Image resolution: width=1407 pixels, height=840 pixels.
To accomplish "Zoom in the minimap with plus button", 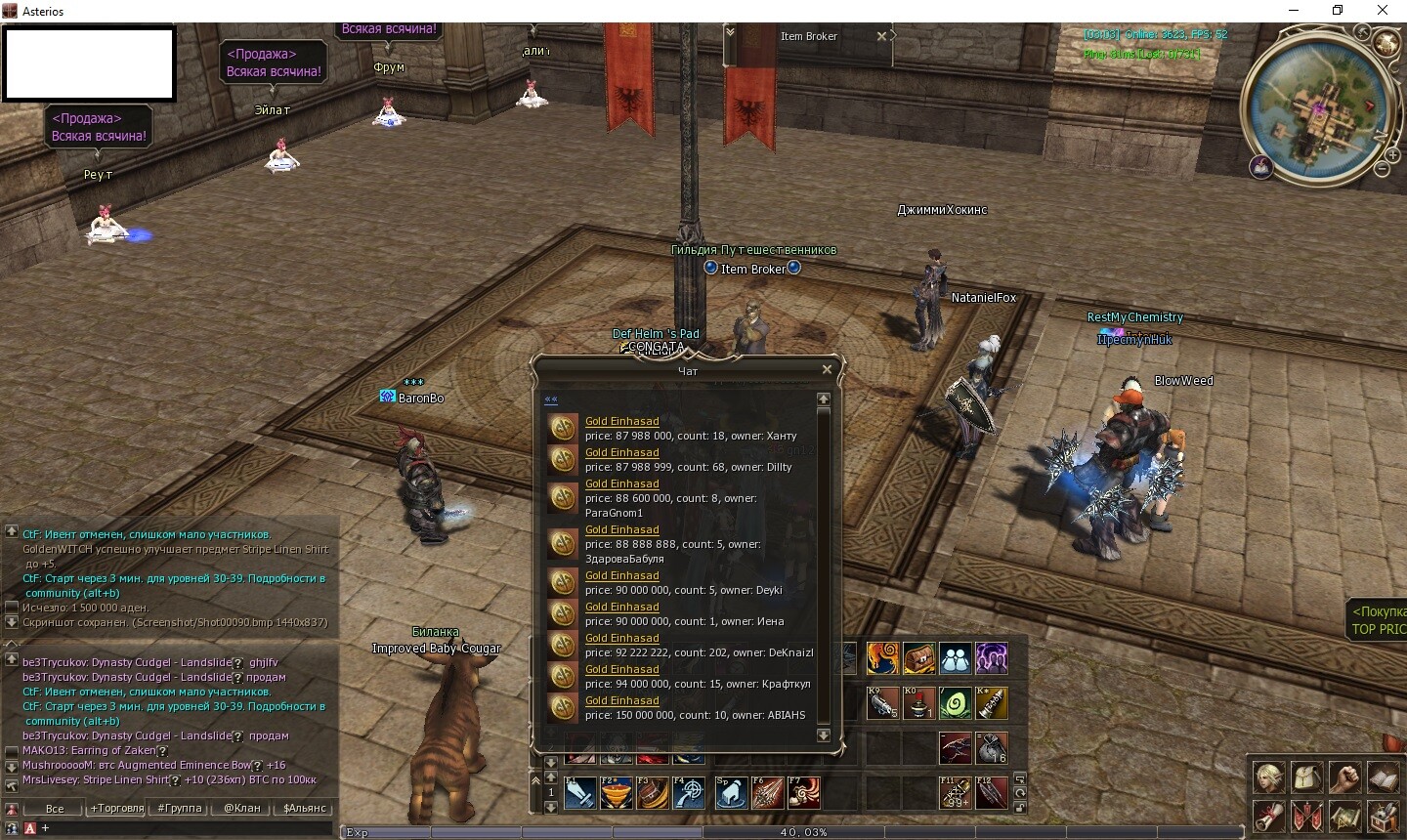I will [1392, 154].
